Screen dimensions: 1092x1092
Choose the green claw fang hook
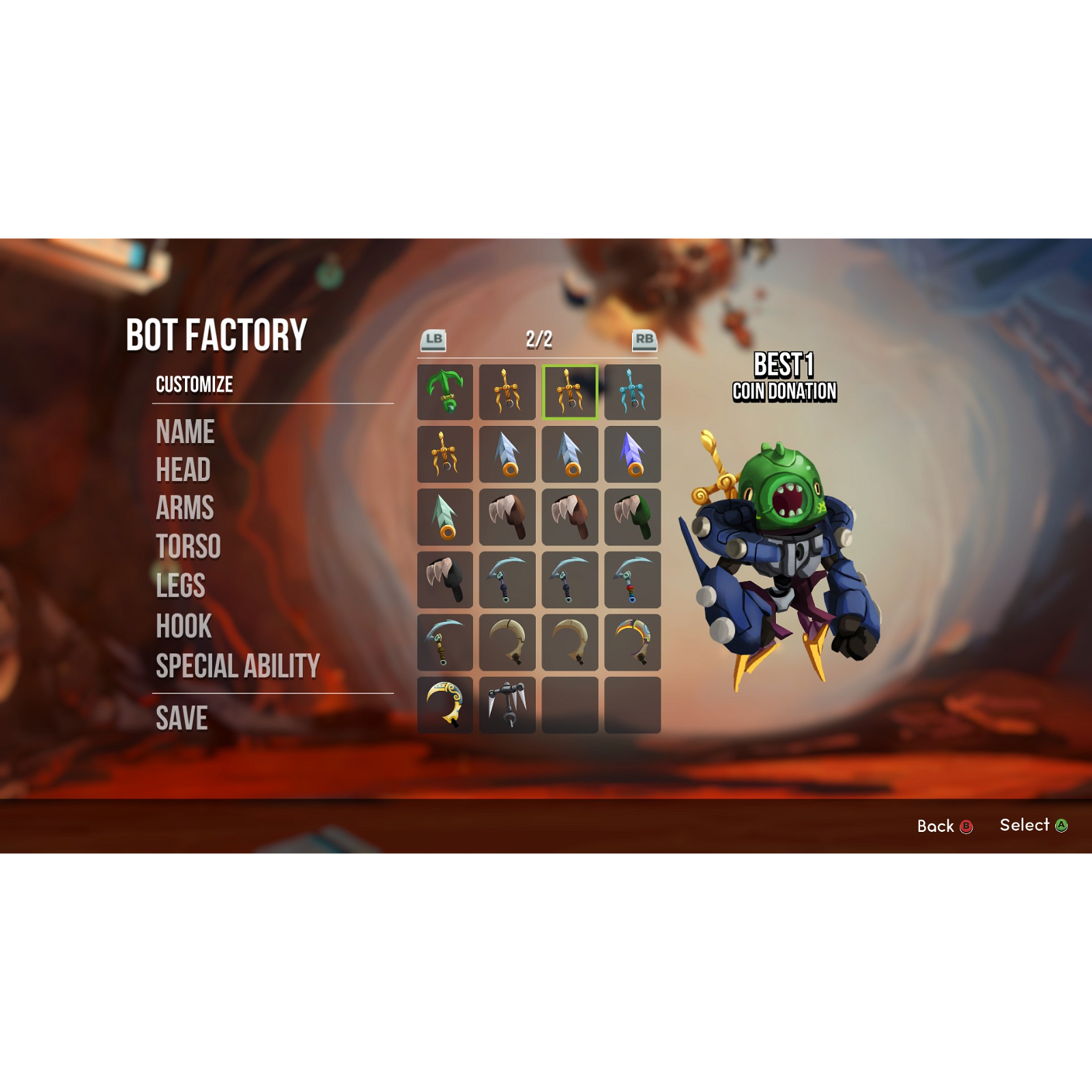click(633, 517)
